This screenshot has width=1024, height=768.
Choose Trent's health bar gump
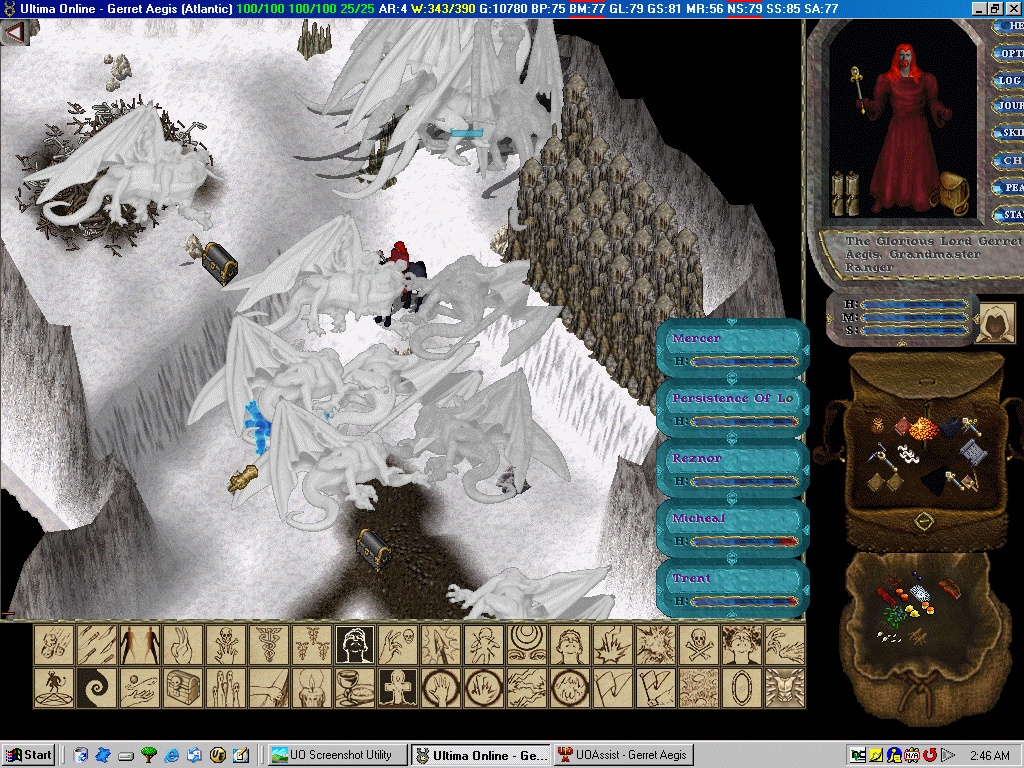pyautogui.click(x=733, y=589)
